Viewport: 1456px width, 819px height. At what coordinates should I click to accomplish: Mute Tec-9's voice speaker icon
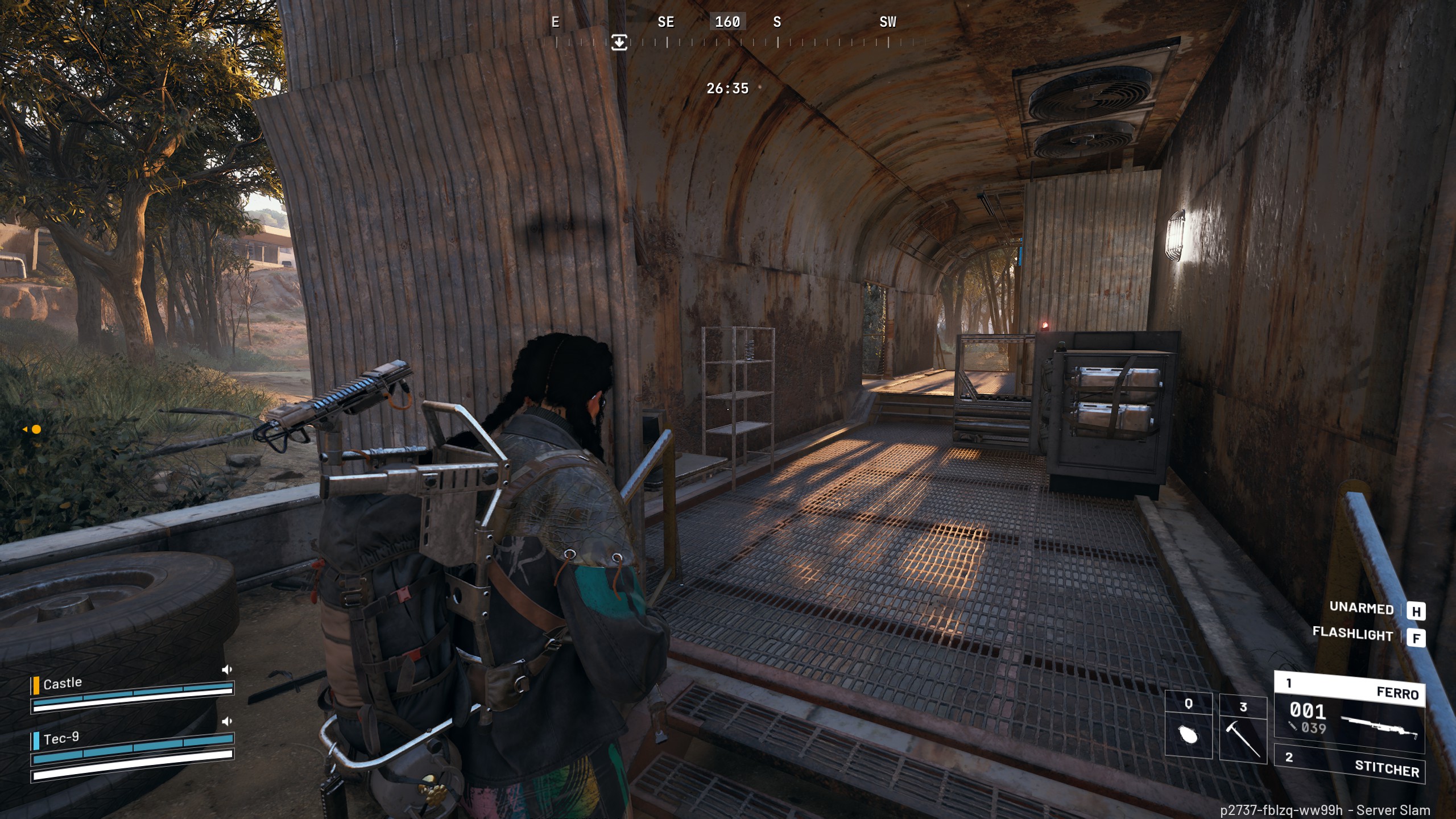point(227,721)
